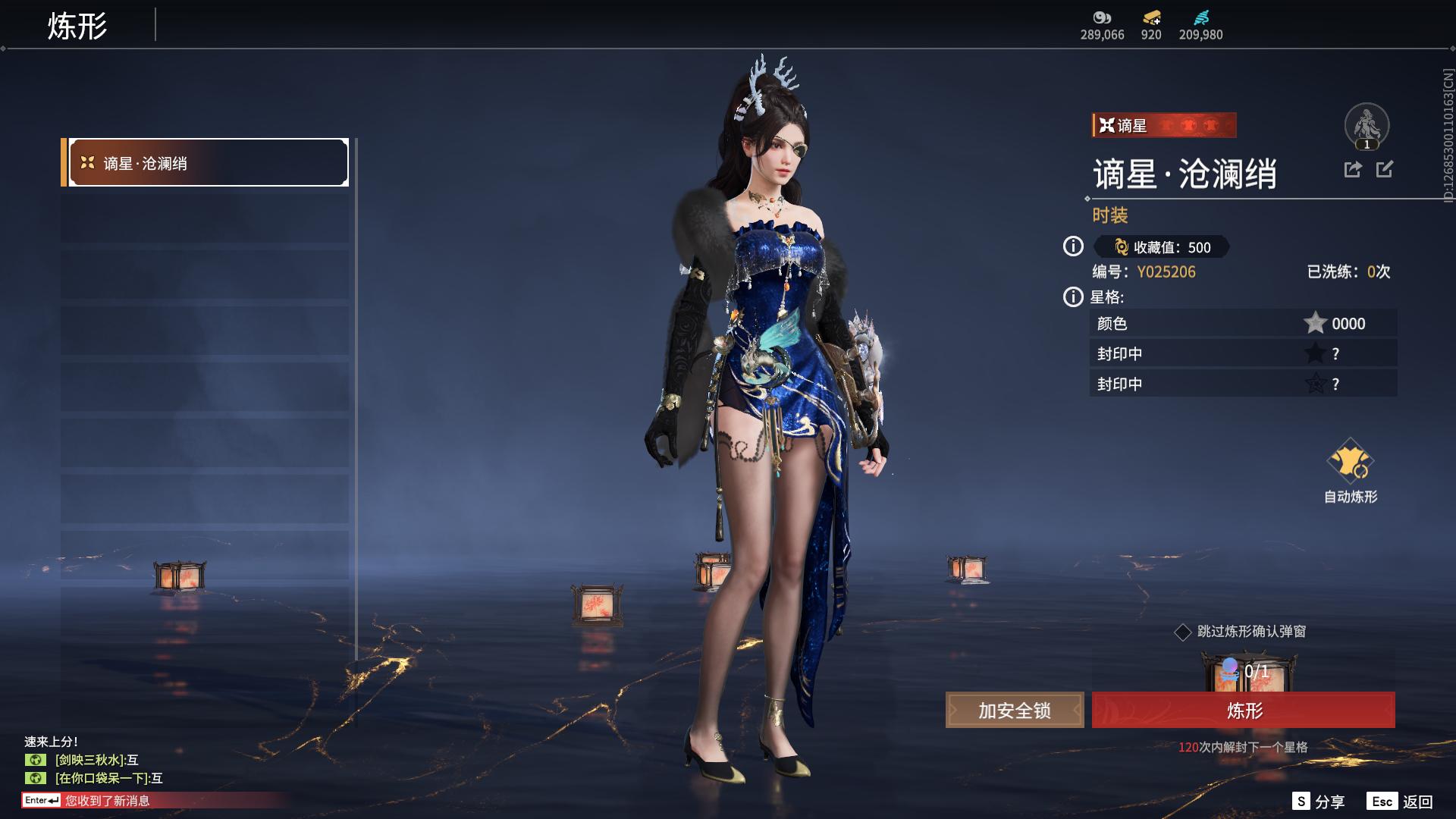This screenshot has width=1456, height=819.
Task: Select the 颜色 star attribute row
Action: [1243, 324]
